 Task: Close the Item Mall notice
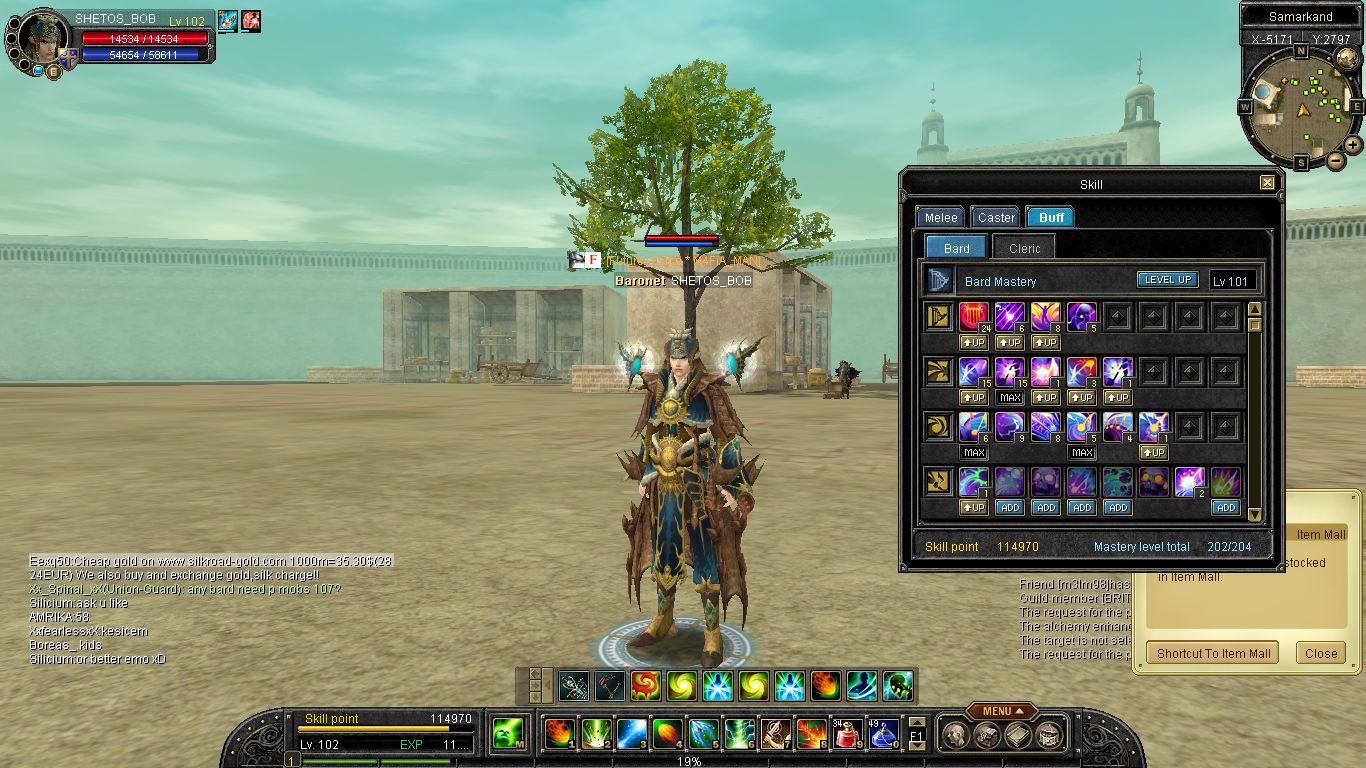[1320, 653]
